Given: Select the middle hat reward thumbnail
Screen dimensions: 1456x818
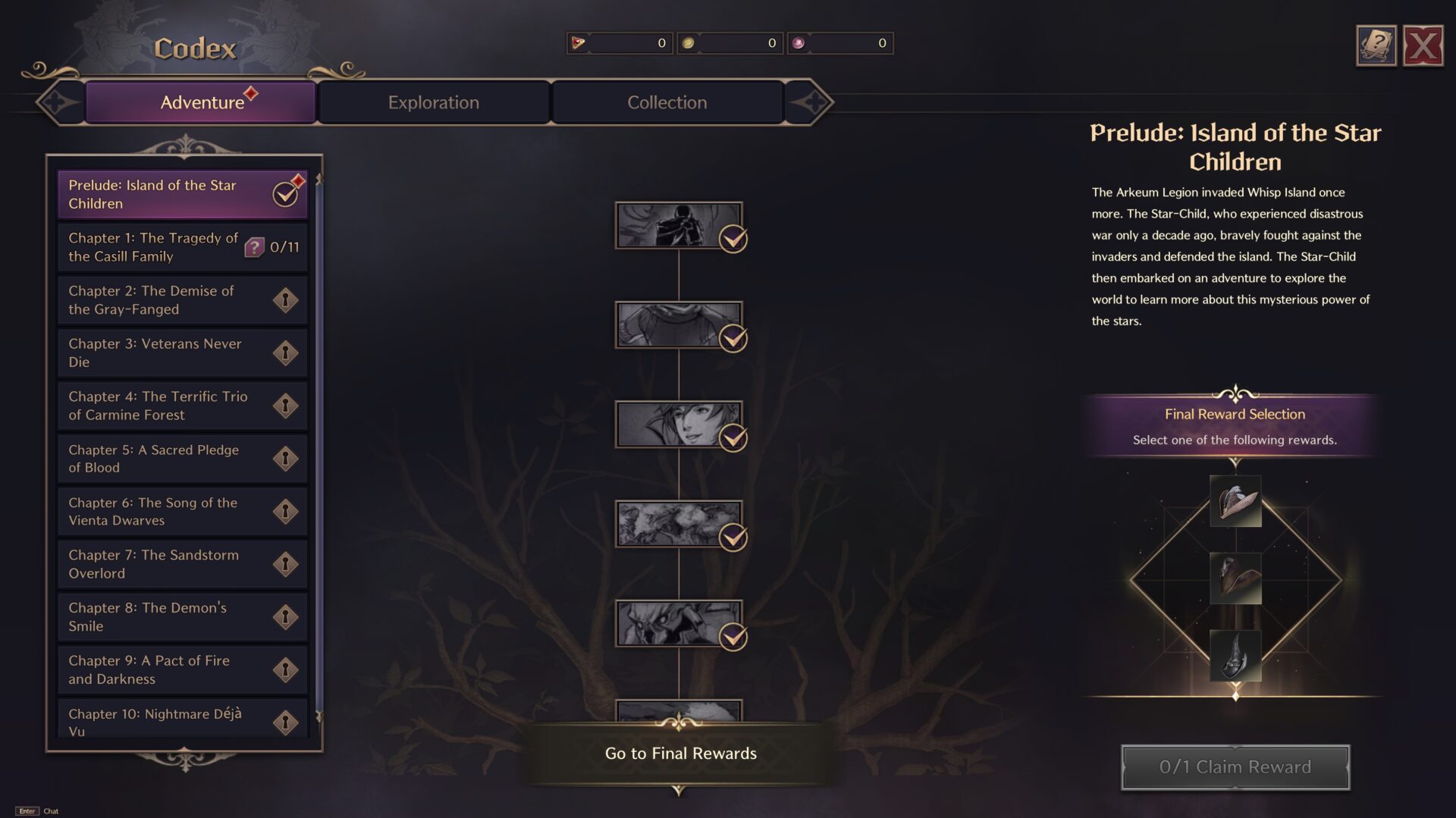Looking at the screenshot, I should (1235, 580).
